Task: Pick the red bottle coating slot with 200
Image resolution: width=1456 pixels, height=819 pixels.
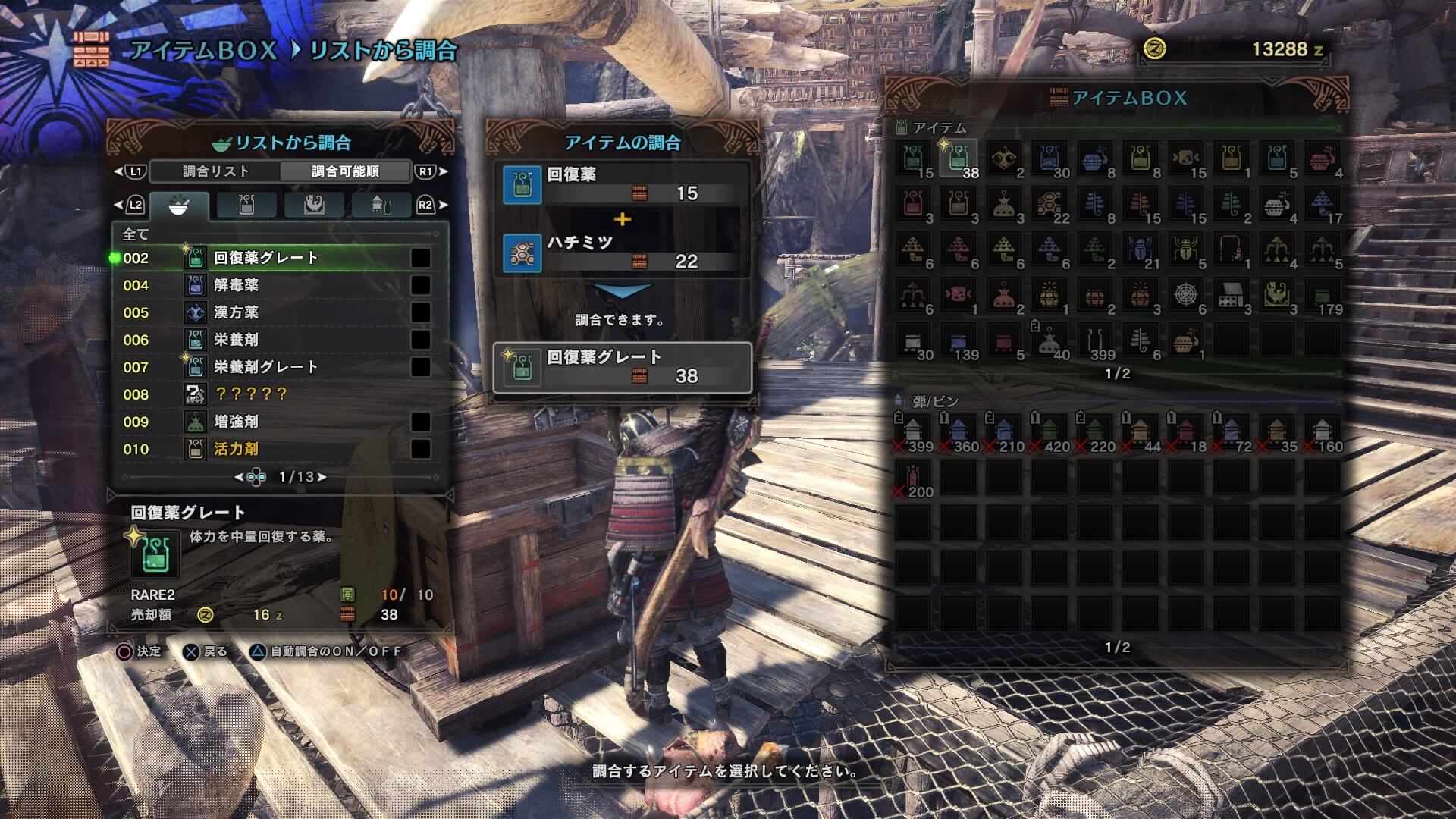Action: [913, 478]
